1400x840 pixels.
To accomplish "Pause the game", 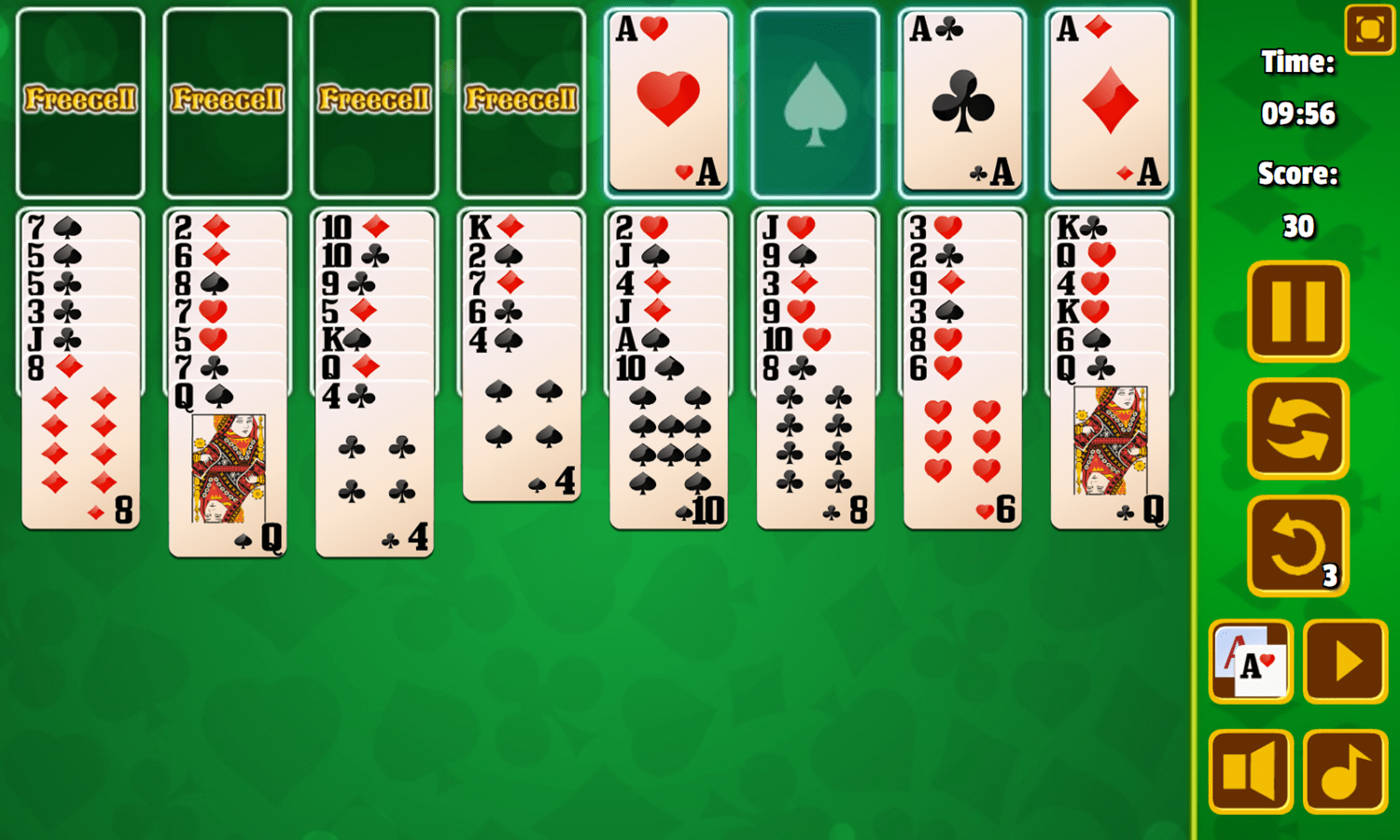I will pos(1297,311).
